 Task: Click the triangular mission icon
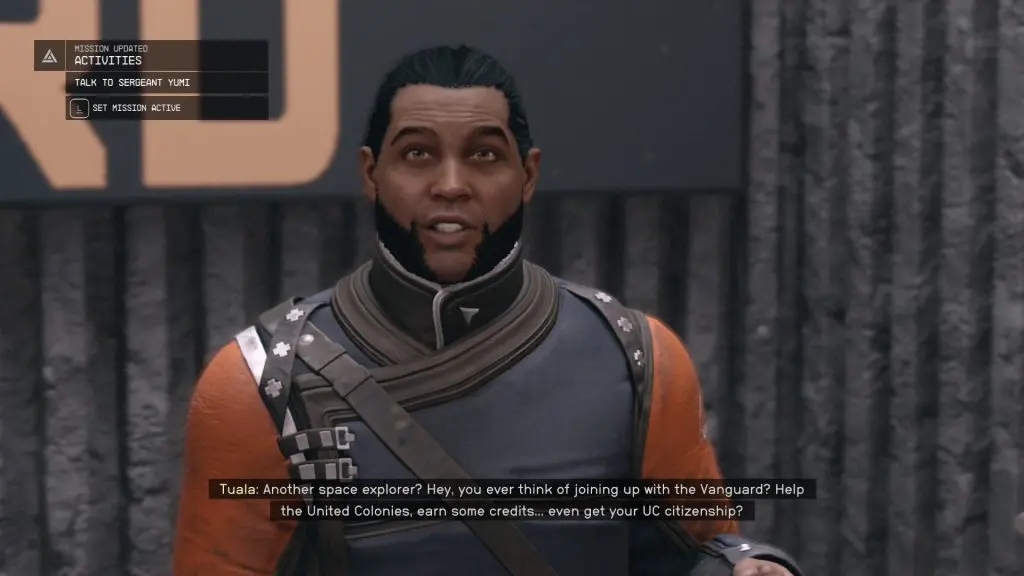(x=49, y=56)
